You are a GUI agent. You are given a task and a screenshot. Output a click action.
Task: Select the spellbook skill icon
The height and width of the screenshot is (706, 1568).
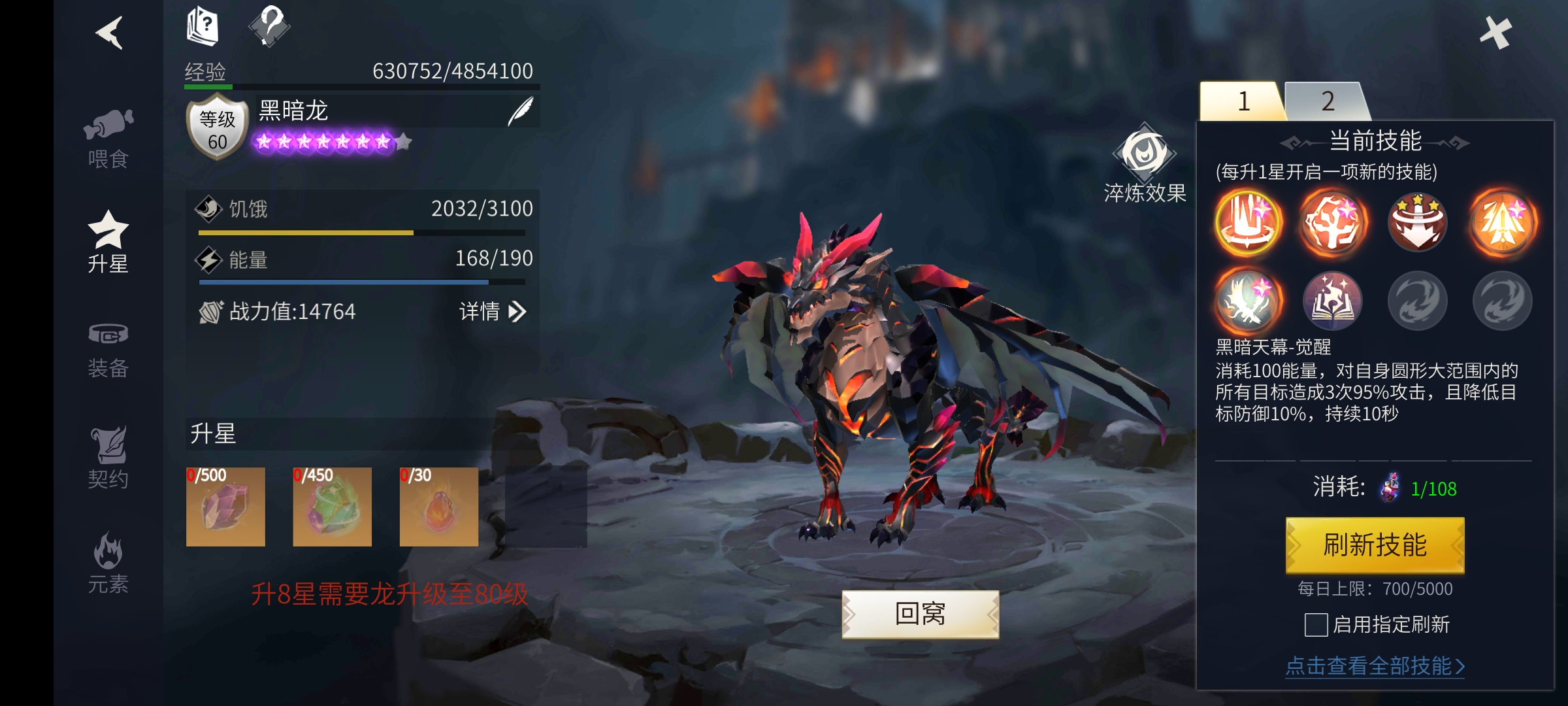1333,301
